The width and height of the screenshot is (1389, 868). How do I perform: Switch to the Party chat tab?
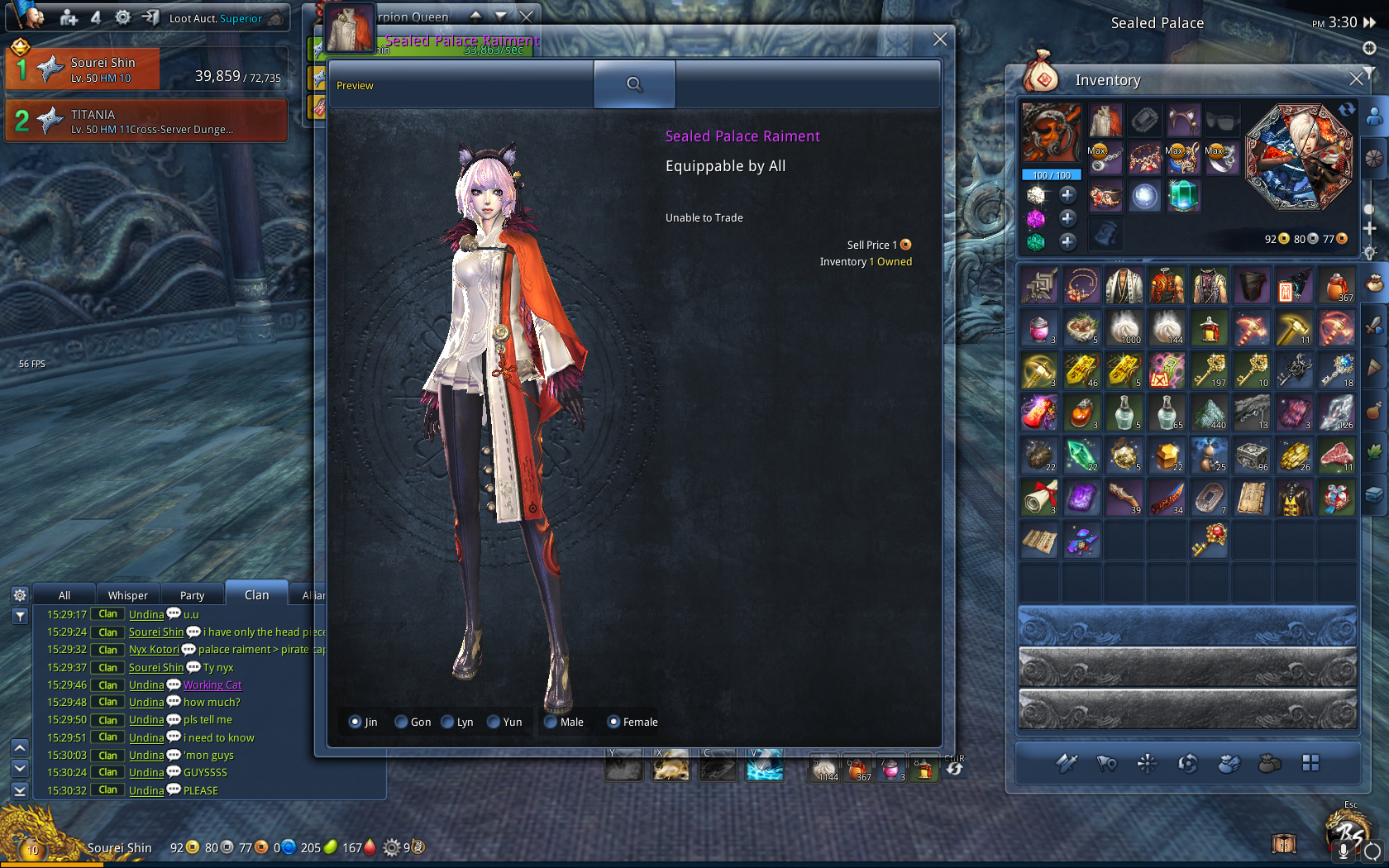(192, 595)
